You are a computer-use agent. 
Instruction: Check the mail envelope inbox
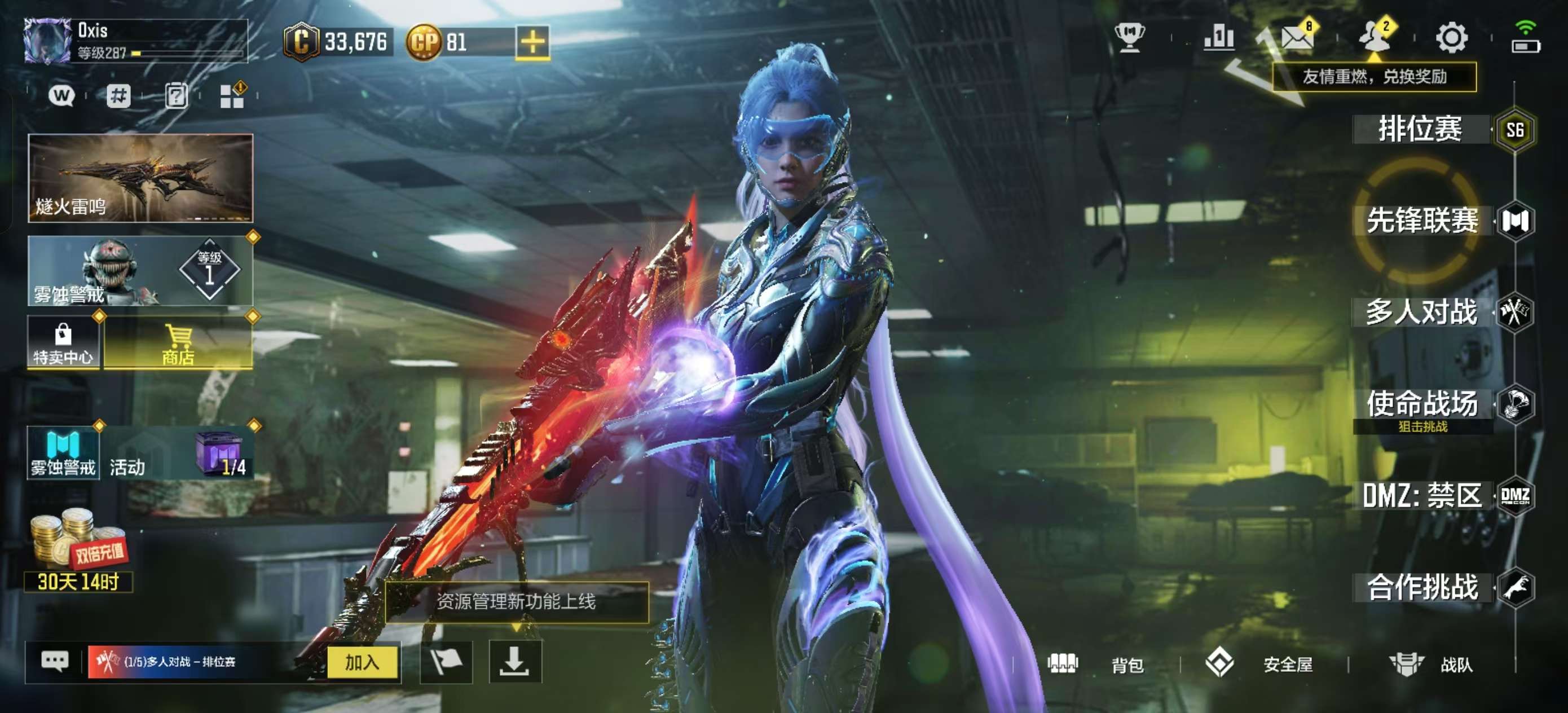(1297, 38)
